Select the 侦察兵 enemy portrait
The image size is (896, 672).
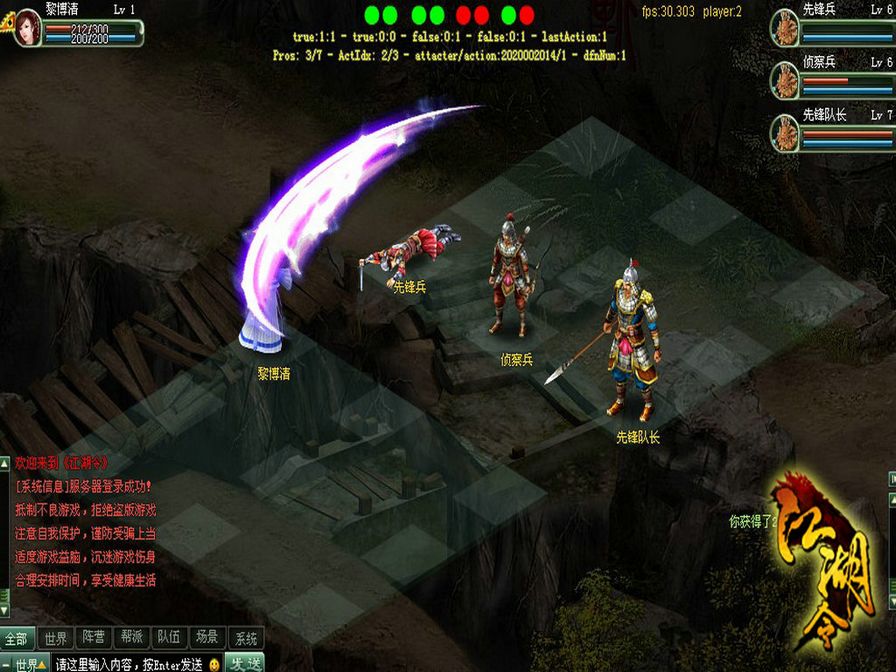point(786,80)
